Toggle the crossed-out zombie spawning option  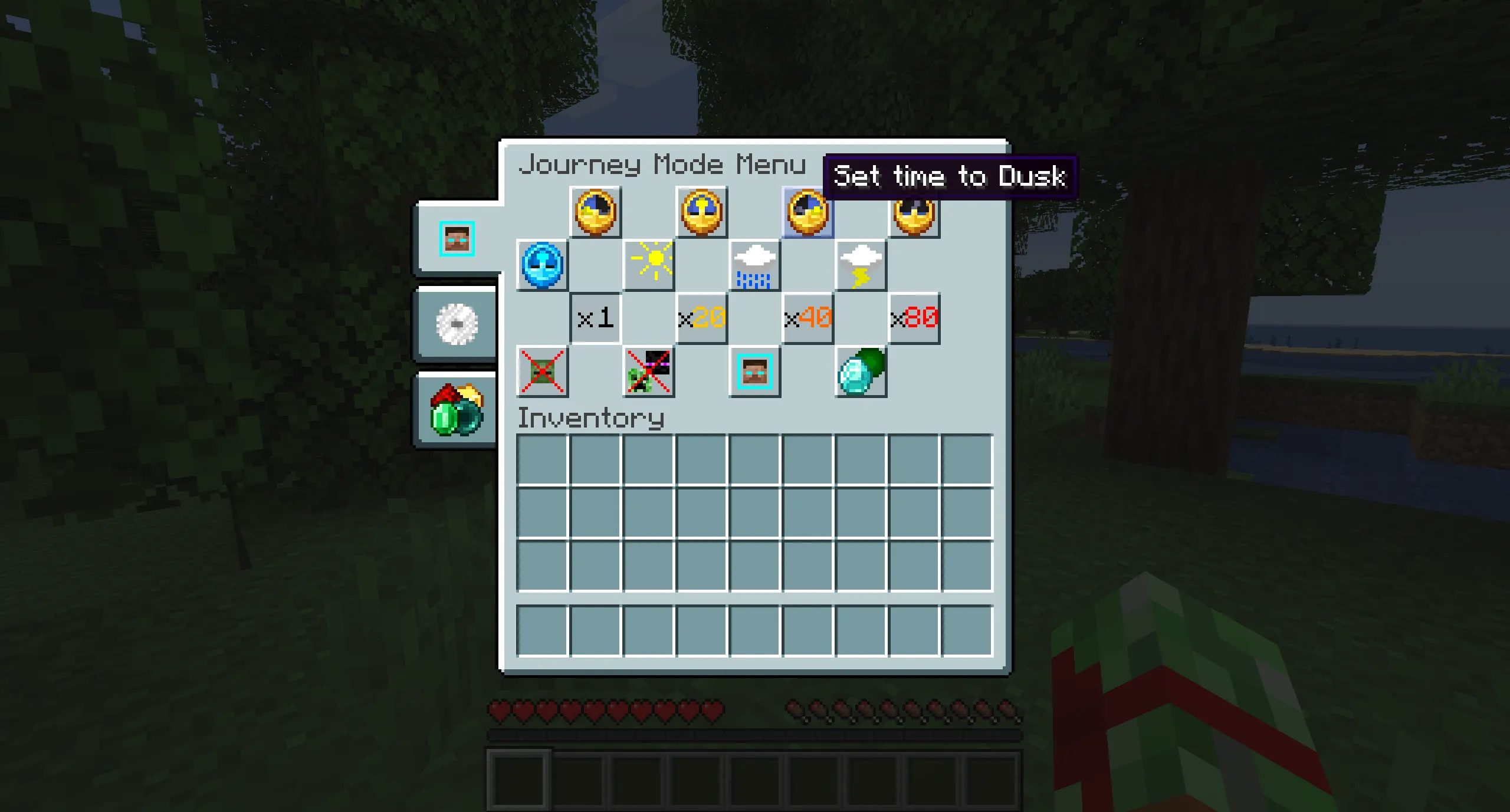(x=543, y=372)
